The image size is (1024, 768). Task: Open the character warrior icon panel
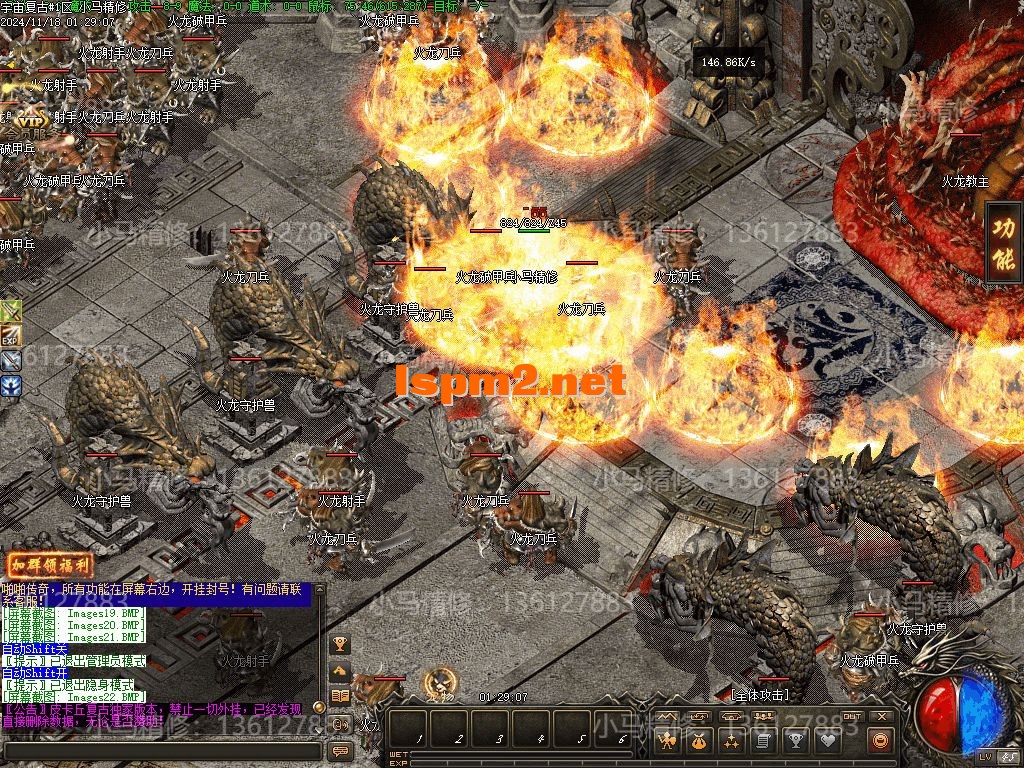667,741
